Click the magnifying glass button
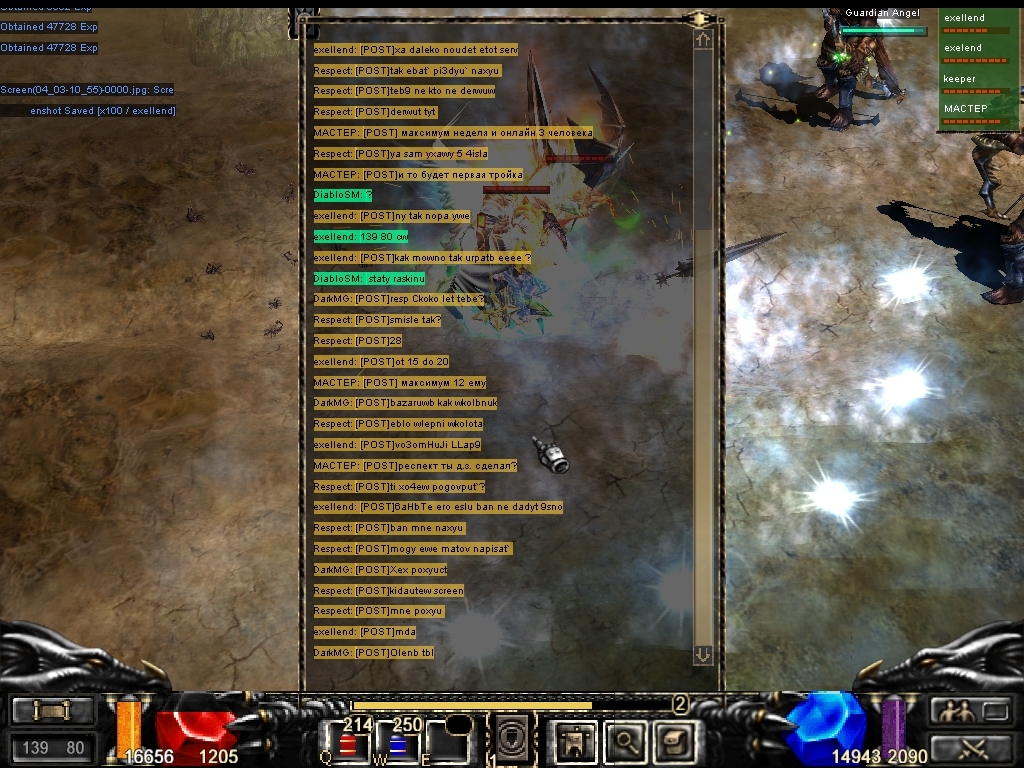The width and height of the screenshot is (1024, 768). (626, 741)
